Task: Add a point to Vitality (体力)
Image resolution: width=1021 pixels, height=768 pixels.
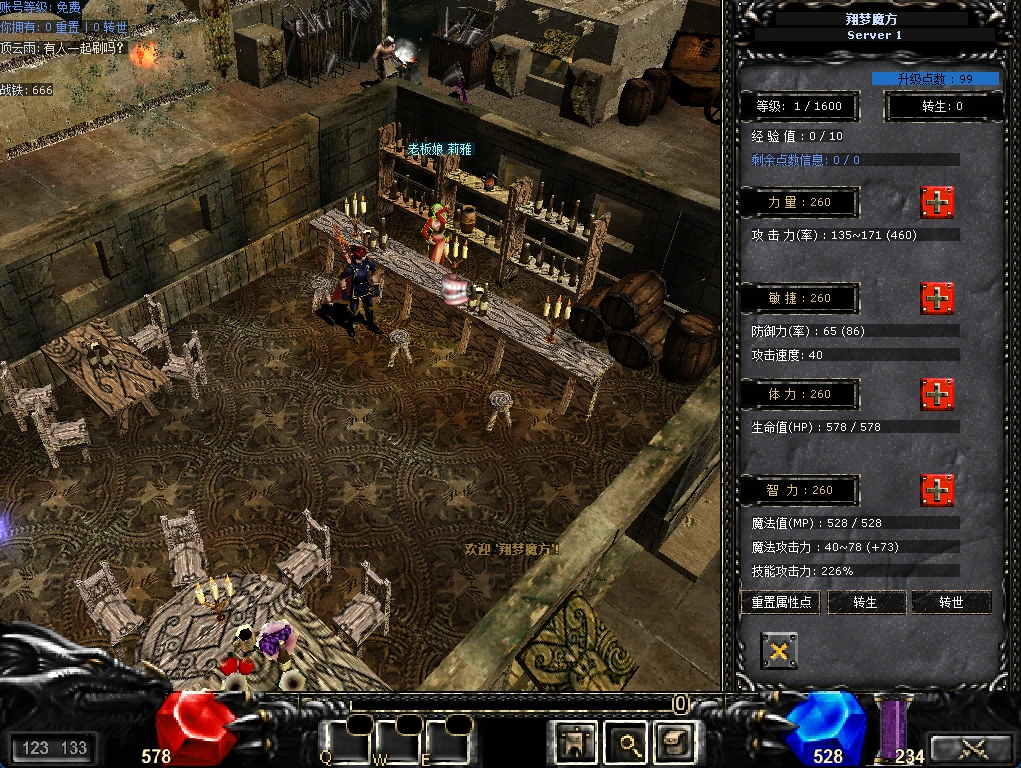Action: [937, 394]
